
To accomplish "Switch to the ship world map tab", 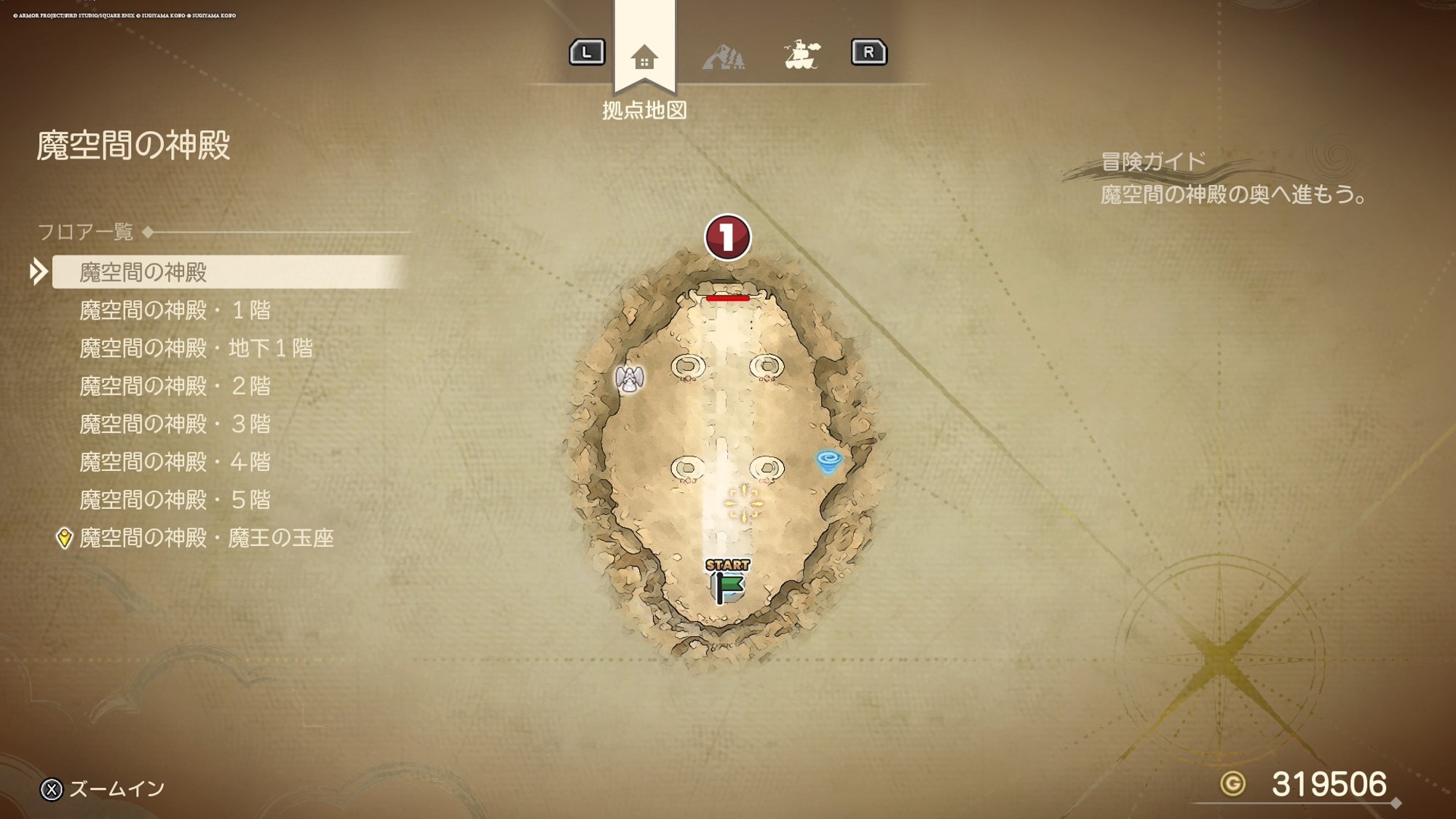I will (x=802, y=55).
